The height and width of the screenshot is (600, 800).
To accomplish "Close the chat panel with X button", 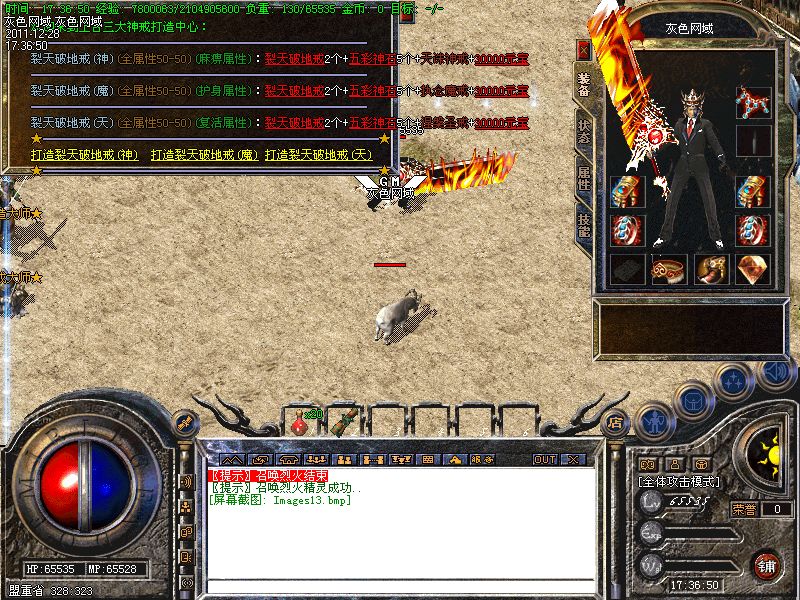I will [x=573, y=459].
